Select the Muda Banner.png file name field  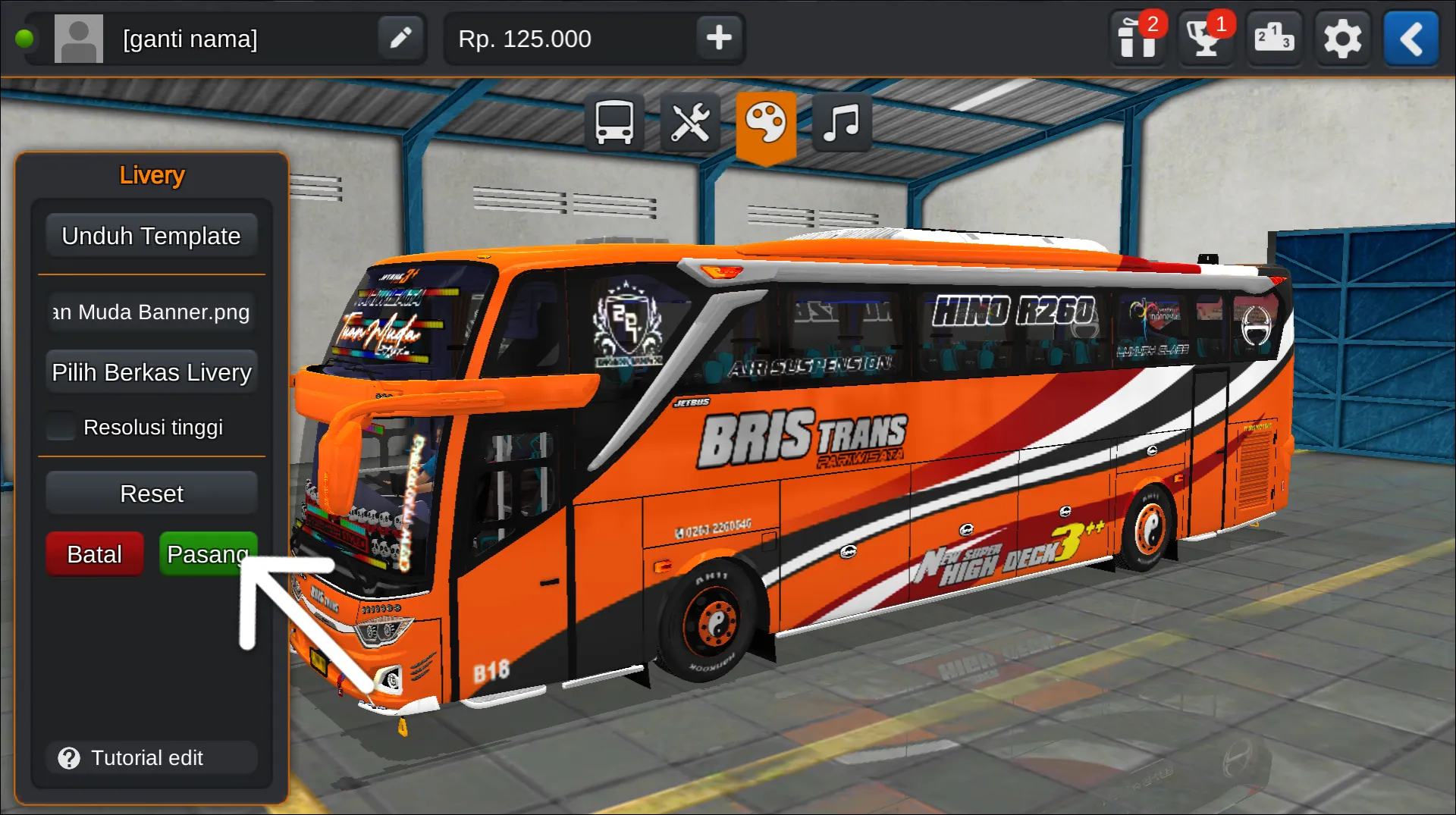coord(151,312)
